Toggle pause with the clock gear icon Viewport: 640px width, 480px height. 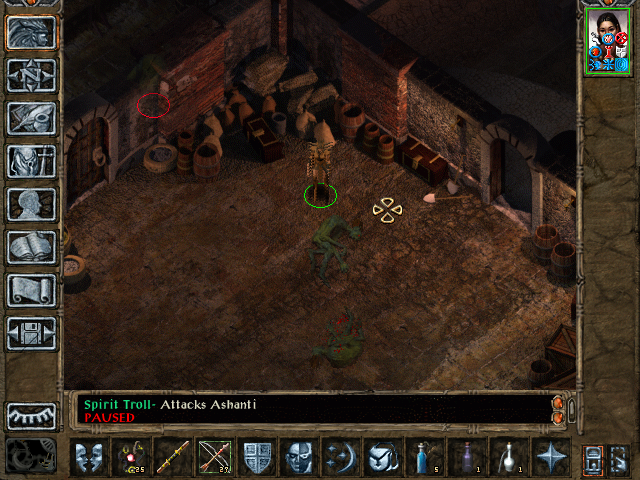tap(31, 456)
